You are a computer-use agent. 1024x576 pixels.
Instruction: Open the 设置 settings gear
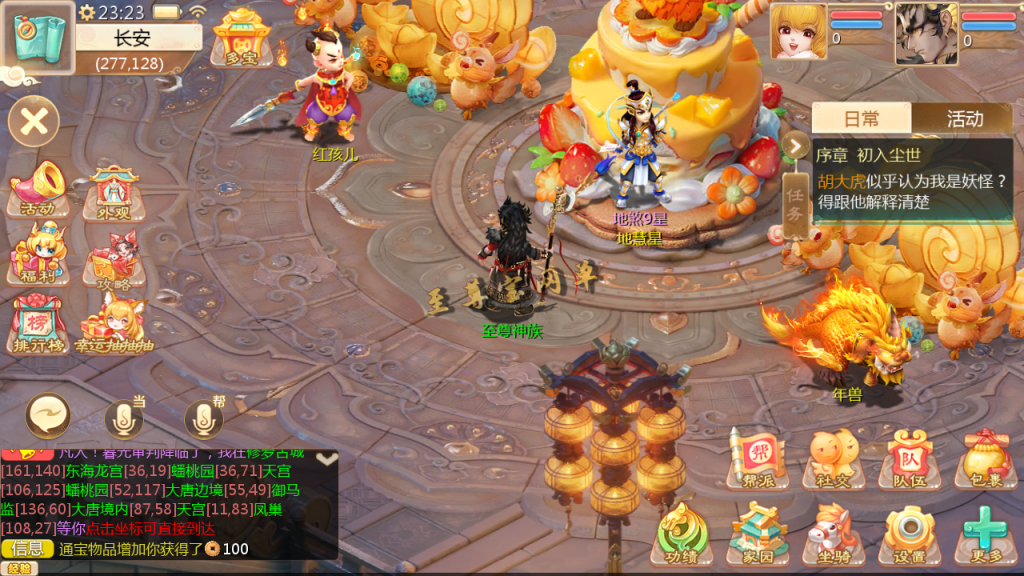point(909,533)
